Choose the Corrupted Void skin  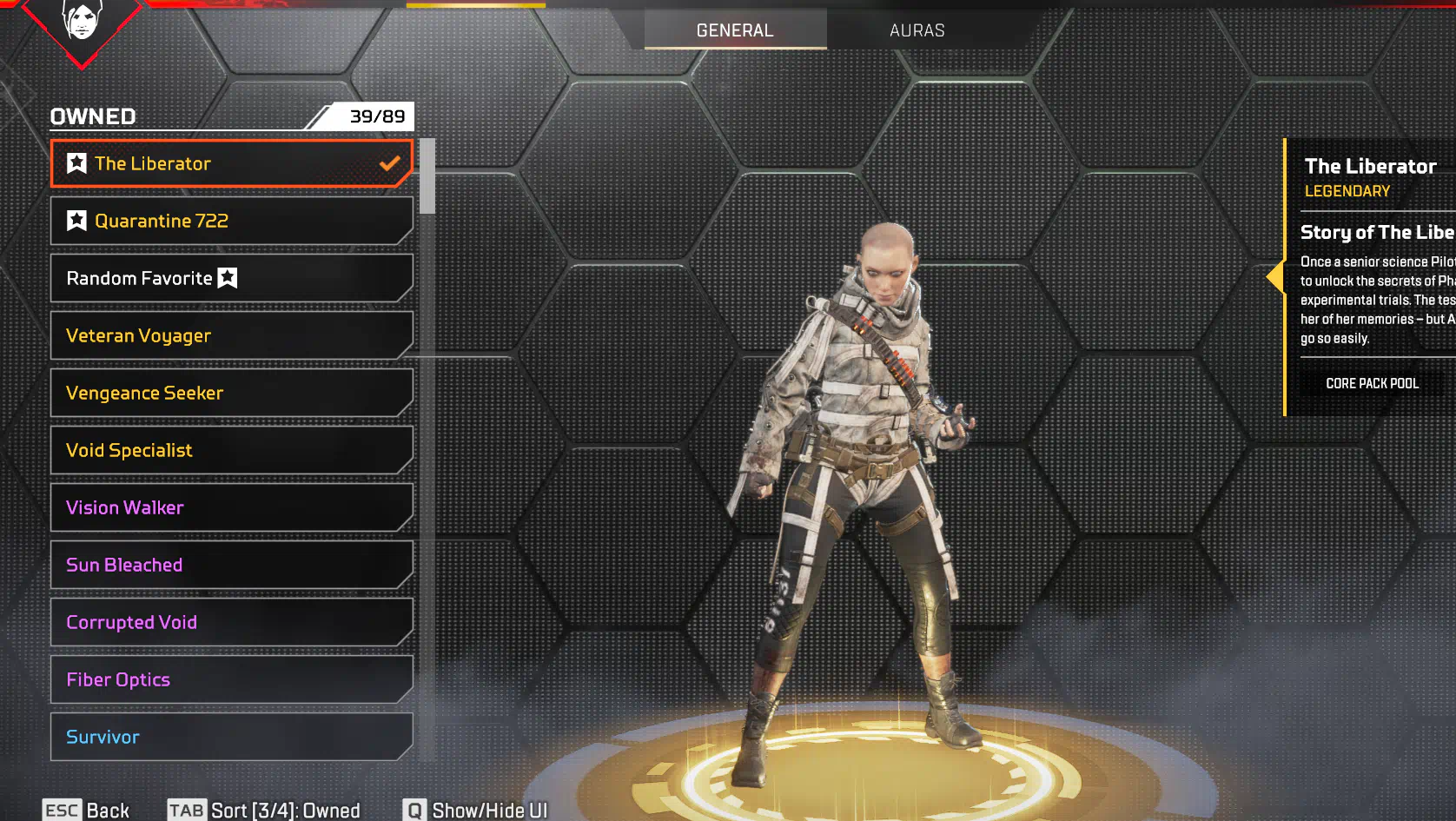click(231, 622)
